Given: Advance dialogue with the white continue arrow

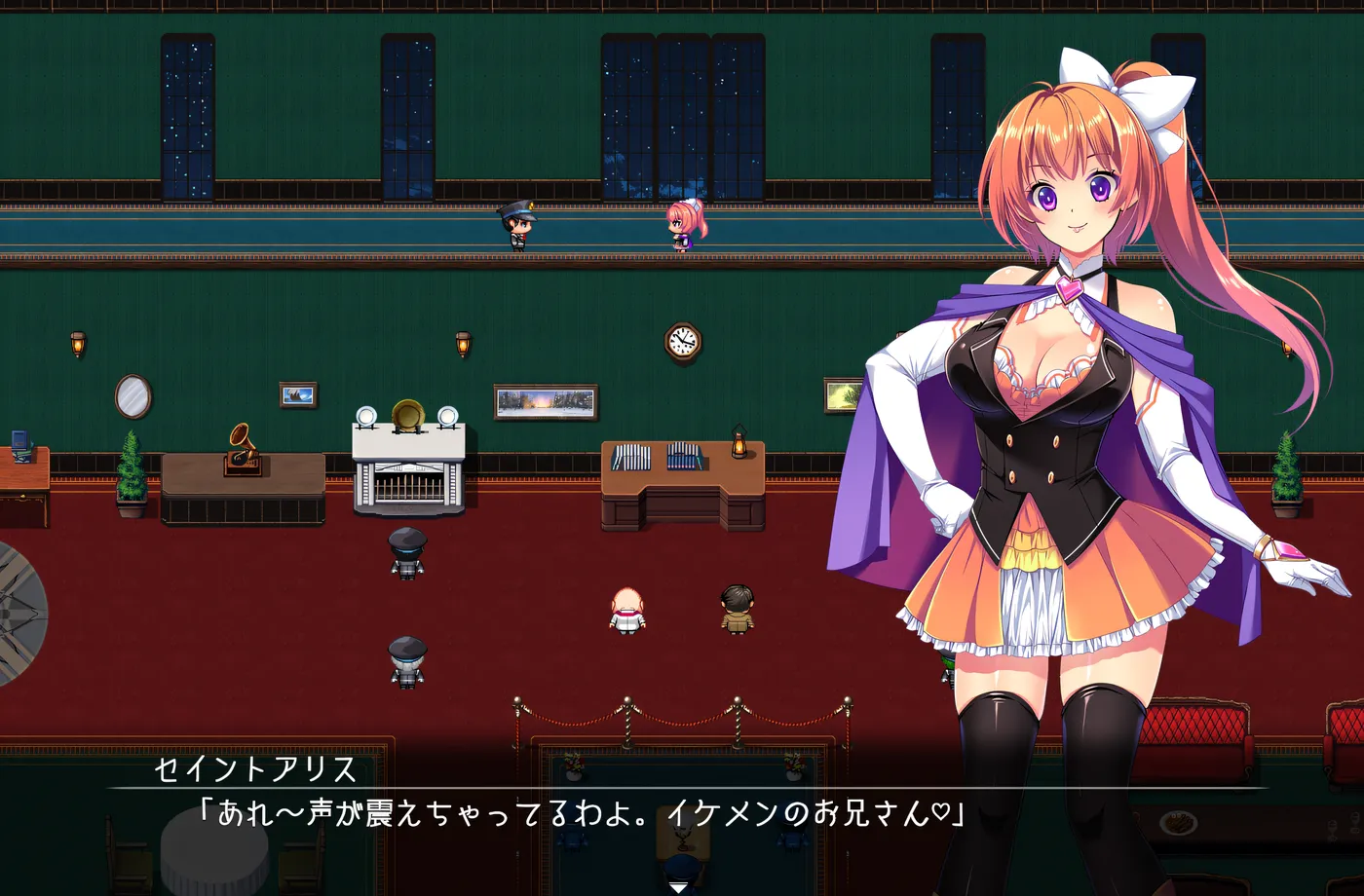Looking at the screenshot, I should [x=679, y=887].
